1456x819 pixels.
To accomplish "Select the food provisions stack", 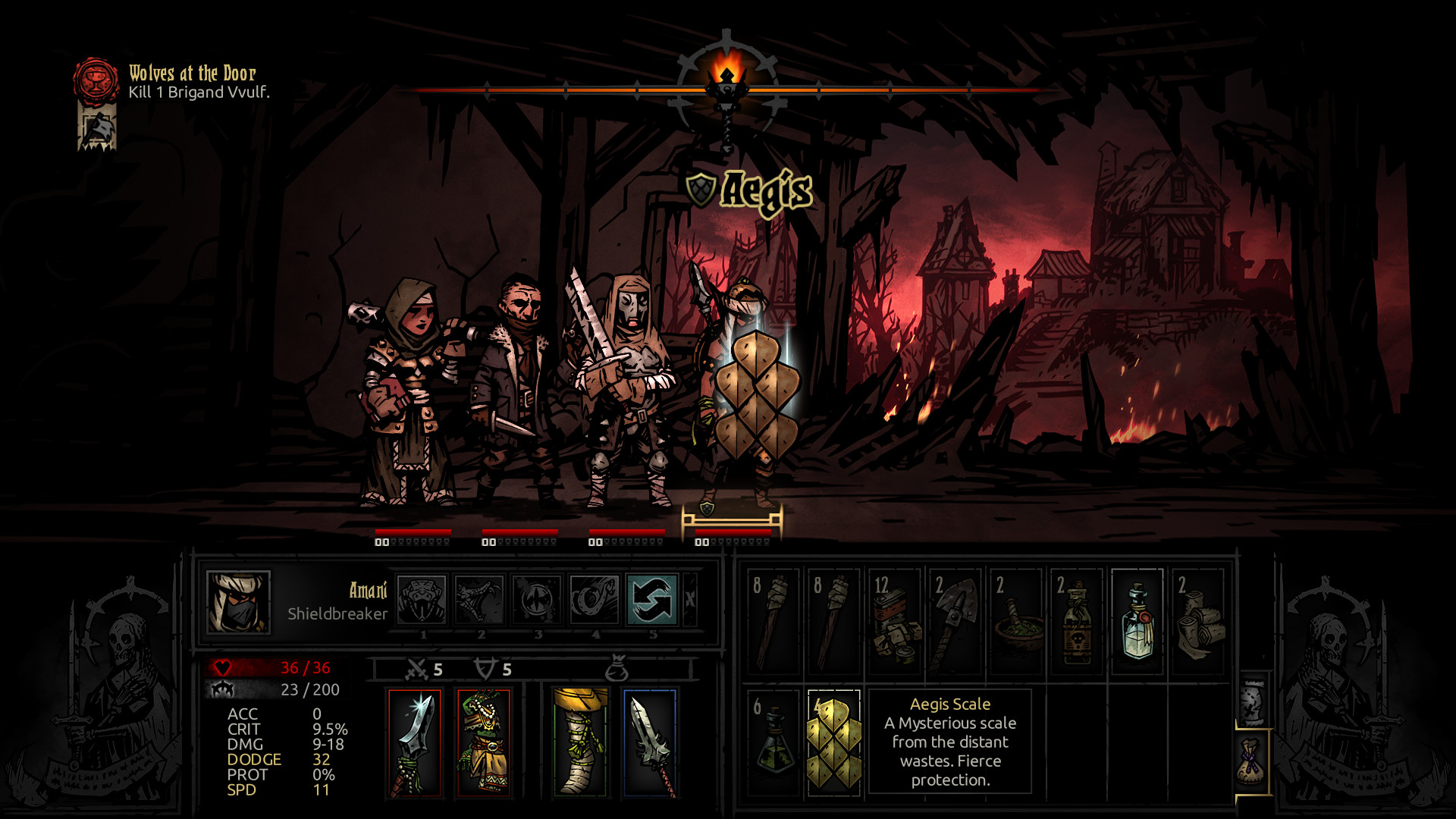I will click(894, 621).
